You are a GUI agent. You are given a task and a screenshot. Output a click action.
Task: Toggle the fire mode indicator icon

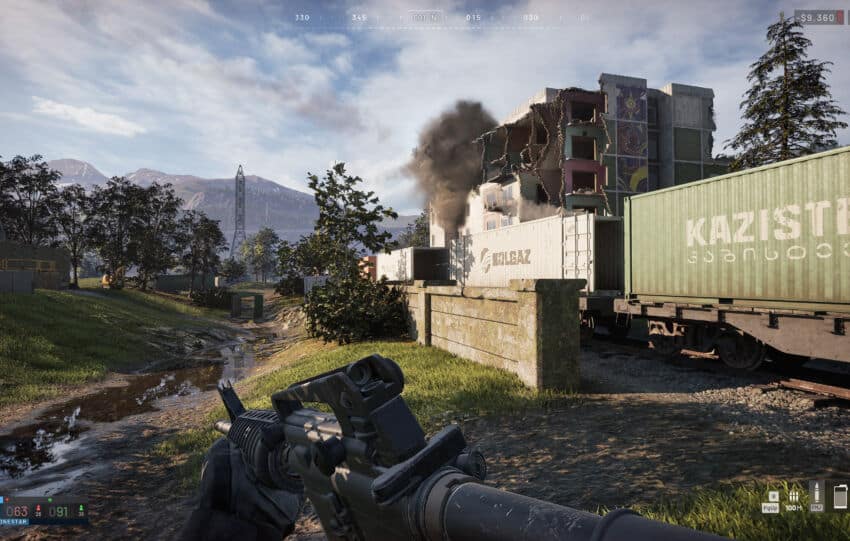tap(773, 495)
